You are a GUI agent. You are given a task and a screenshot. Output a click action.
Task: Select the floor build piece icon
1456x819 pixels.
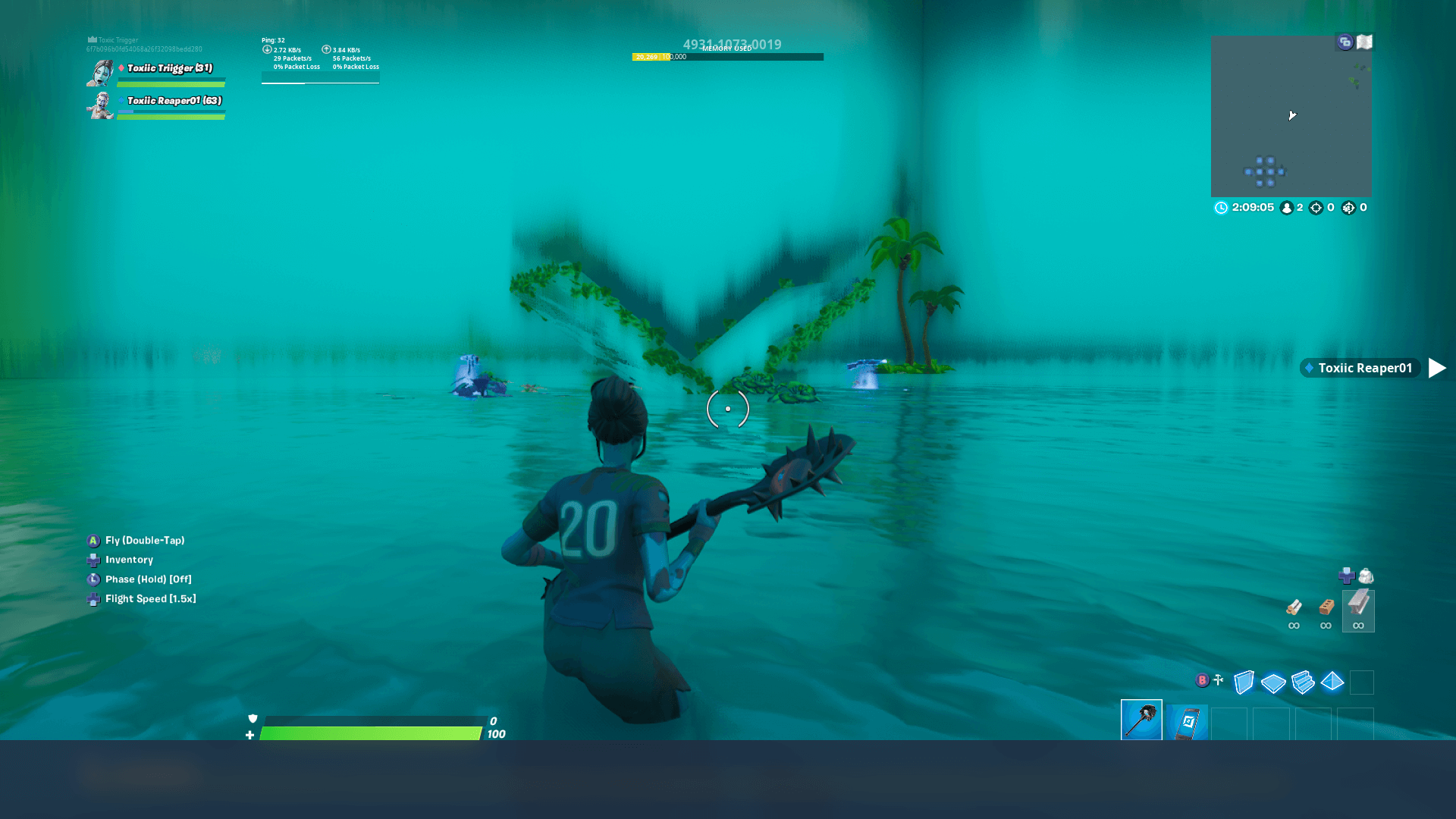click(x=1273, y=682)
